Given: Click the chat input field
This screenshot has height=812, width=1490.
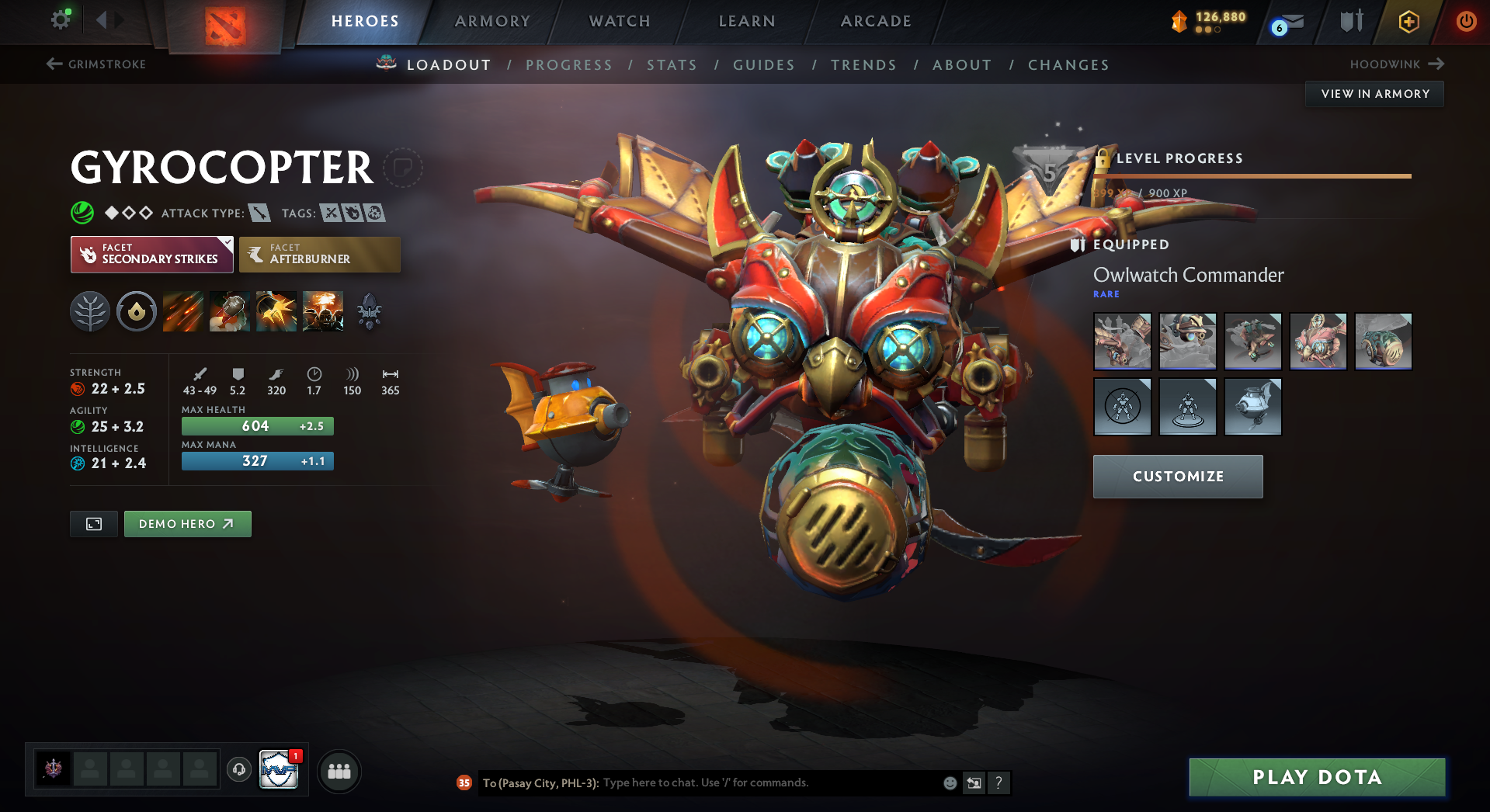Looking at the screenshot, I should 769,783.
